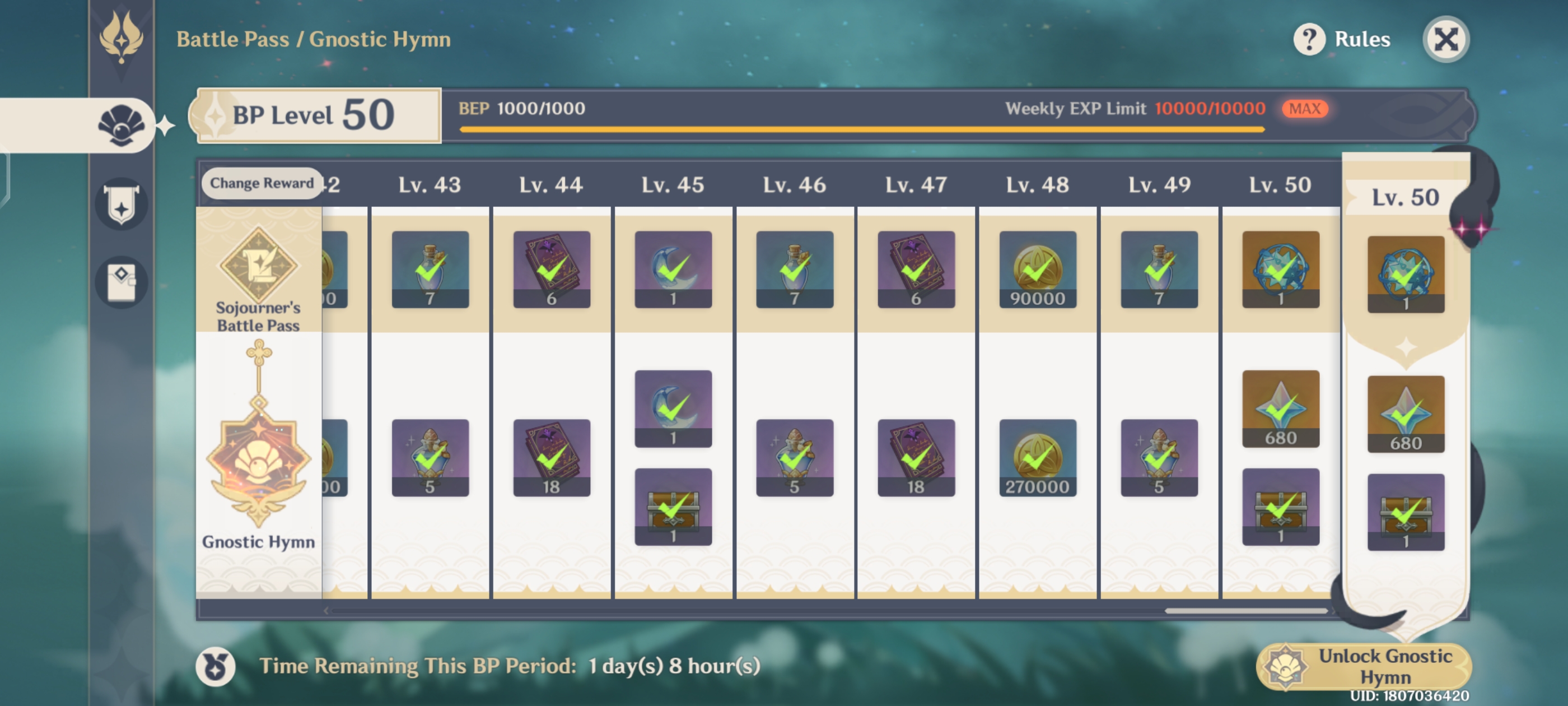Viewport: 1568px width, 706px height.
Task: Choose the Lv. 49 Gnostic reward of 5 flasks
Action: pyautogui.click(x=1159, y=457)
